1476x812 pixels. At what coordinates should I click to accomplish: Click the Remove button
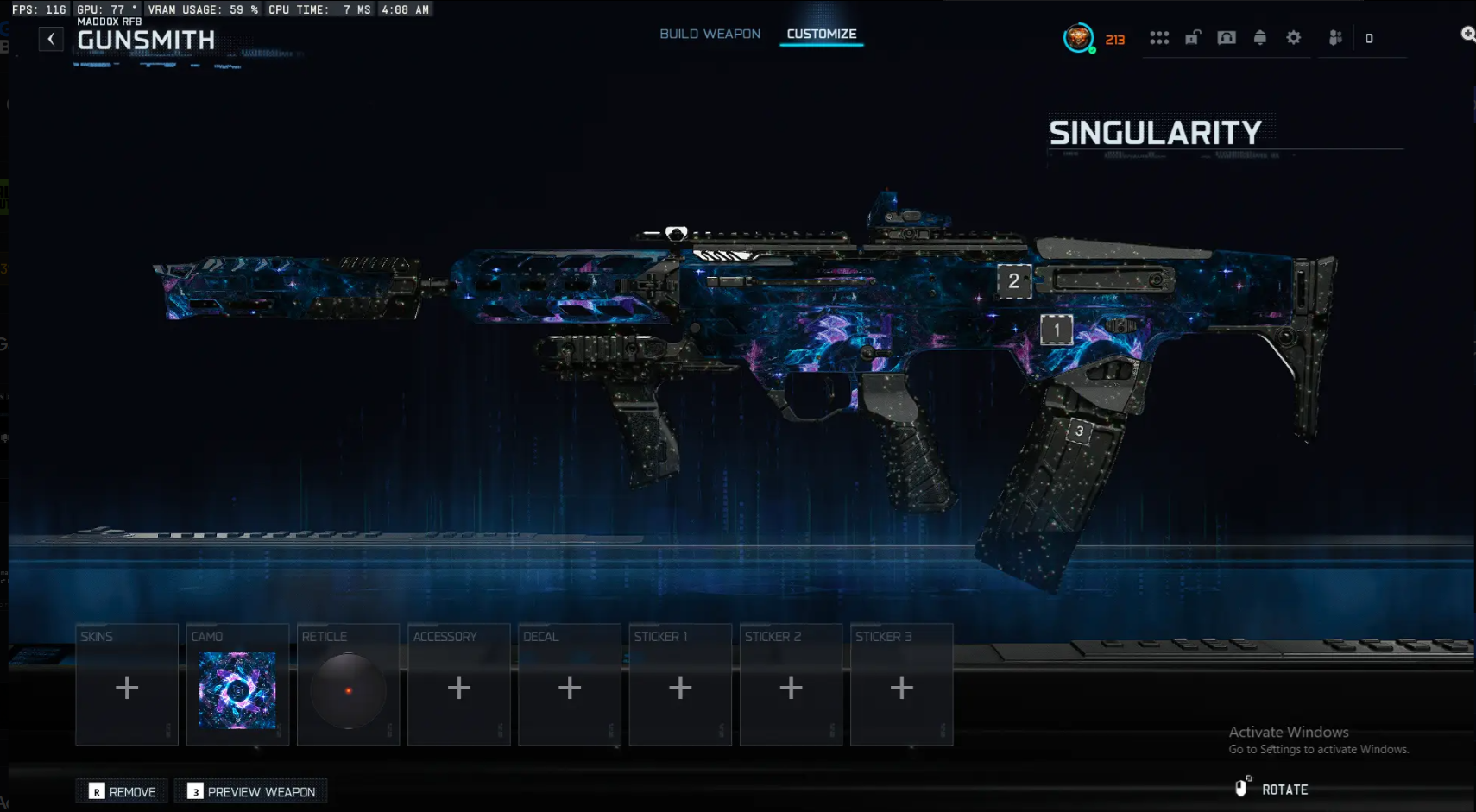[x=121, y=790]
